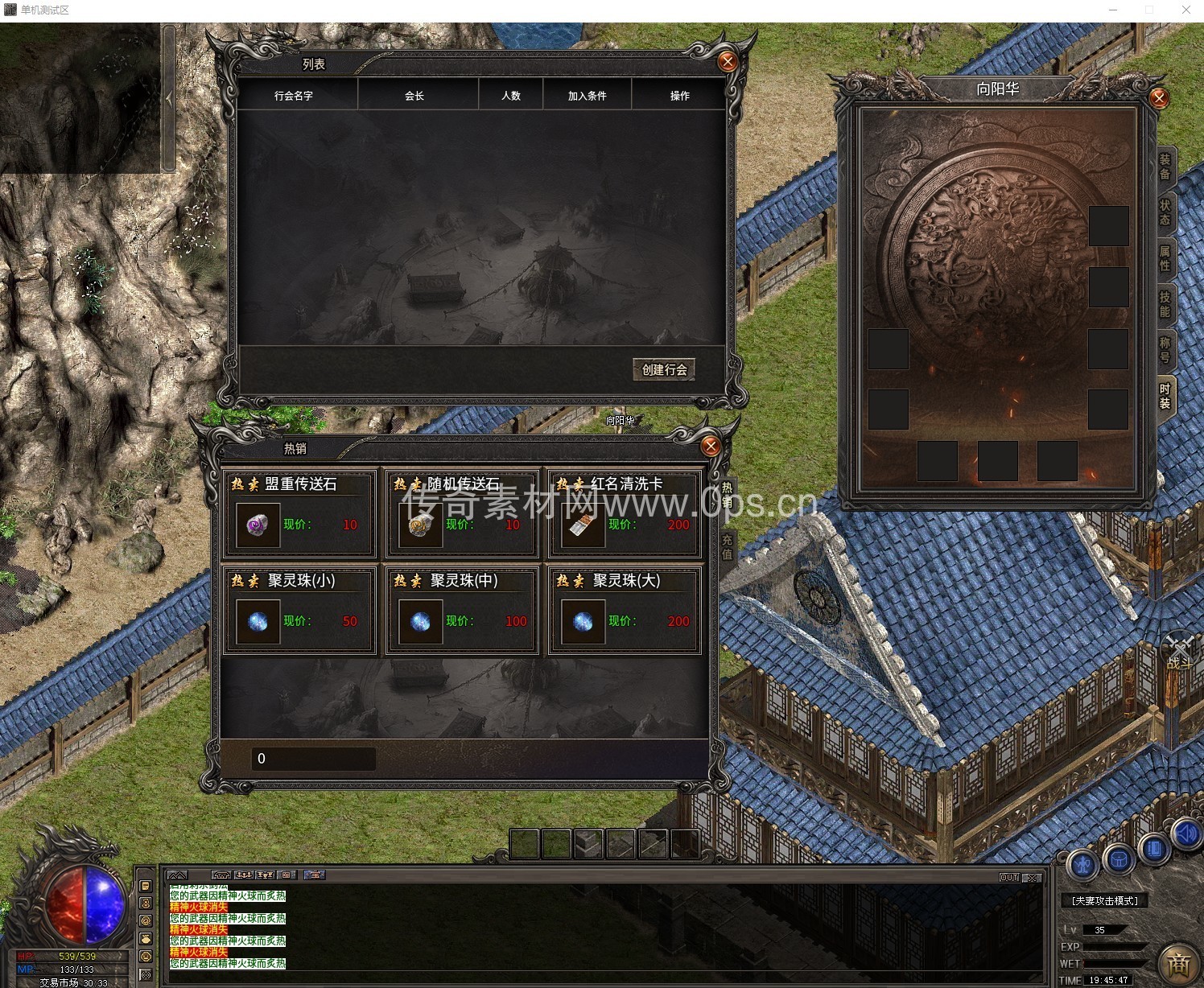Close the game window
Viewport: 1204px width, 988px height.
(x=1185, y=10)
